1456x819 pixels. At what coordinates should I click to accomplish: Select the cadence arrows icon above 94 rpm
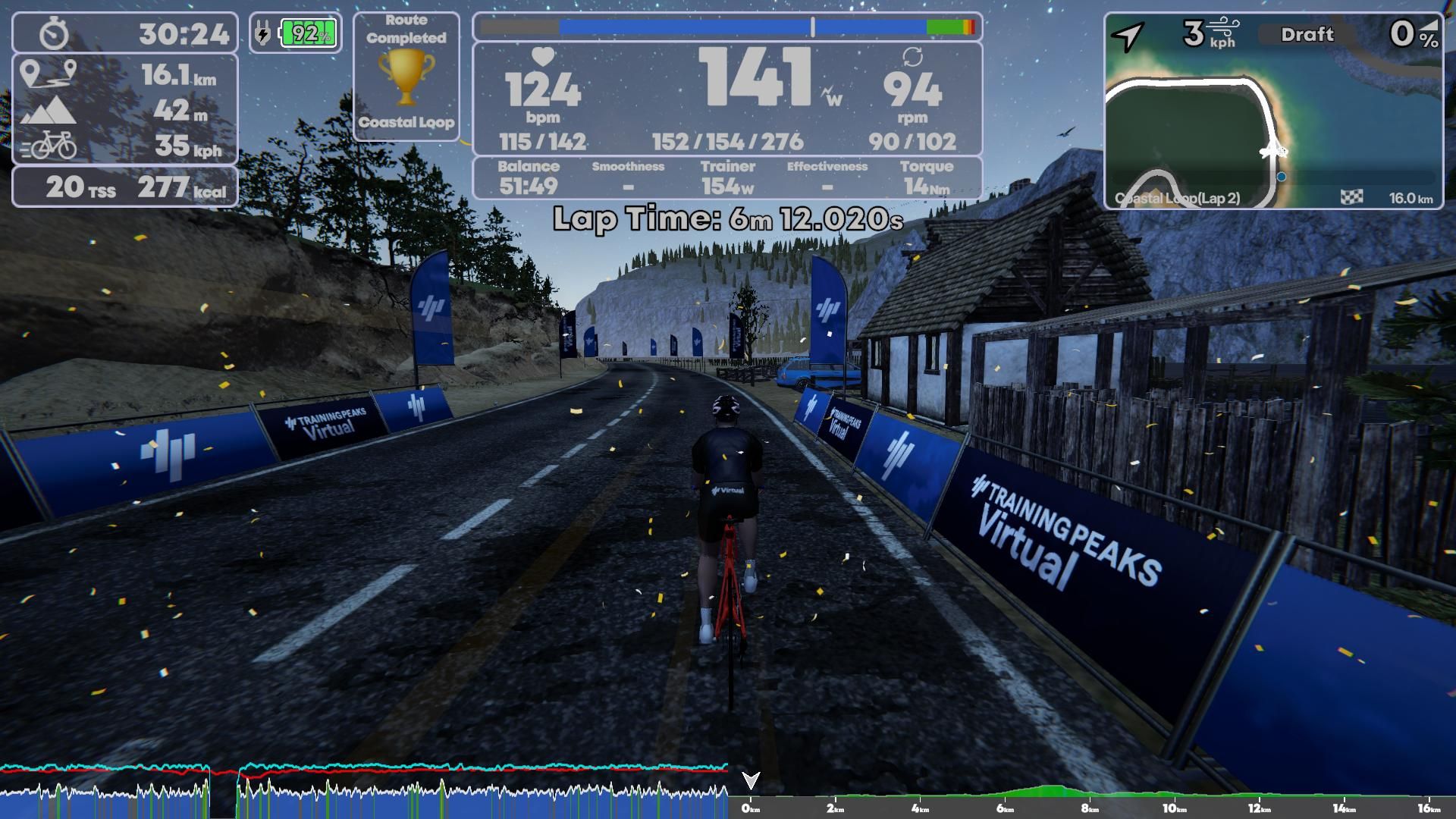pos(913,57)
